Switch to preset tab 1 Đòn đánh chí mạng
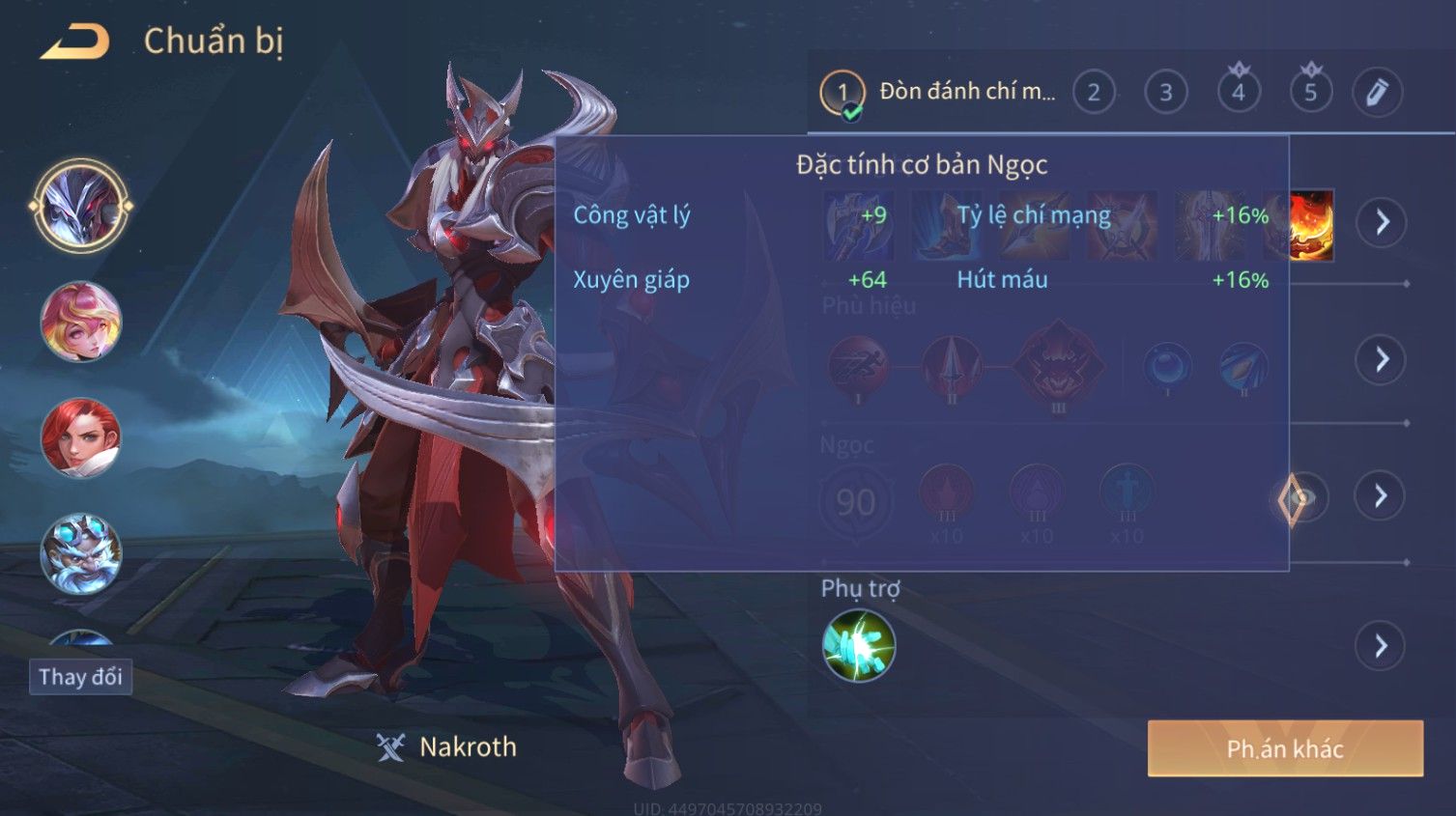This screenshot has width=1456, height=816. pos(937,93)
